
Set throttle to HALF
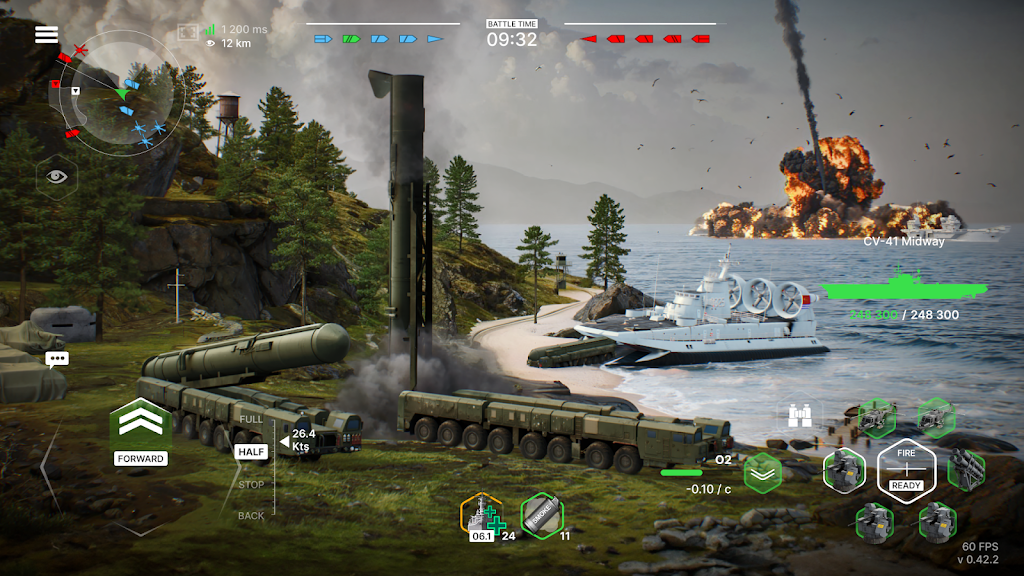pos(251,452)
